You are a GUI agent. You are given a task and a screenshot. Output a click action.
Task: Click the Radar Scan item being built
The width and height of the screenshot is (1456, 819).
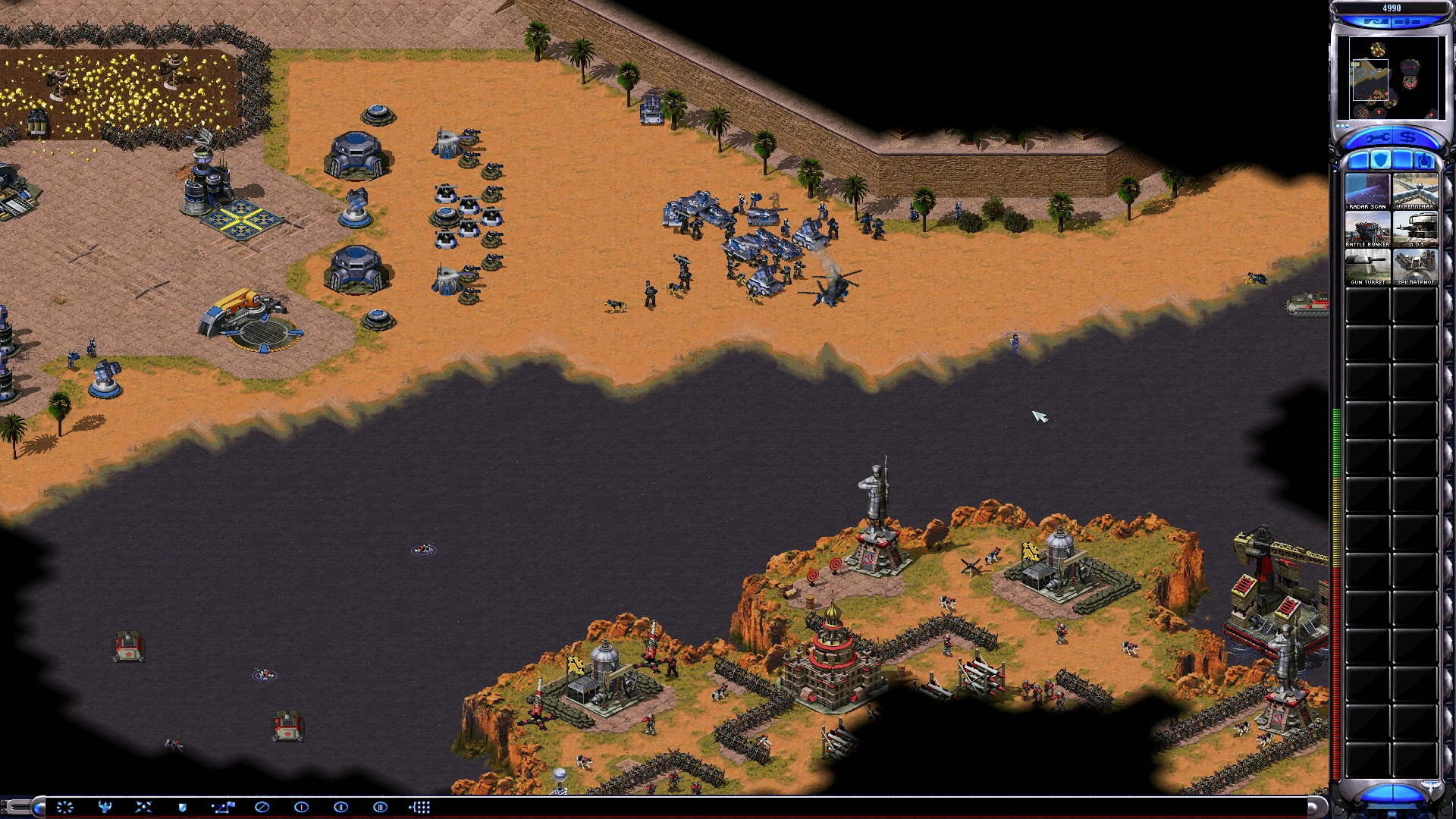click(x=1367, y=190)
